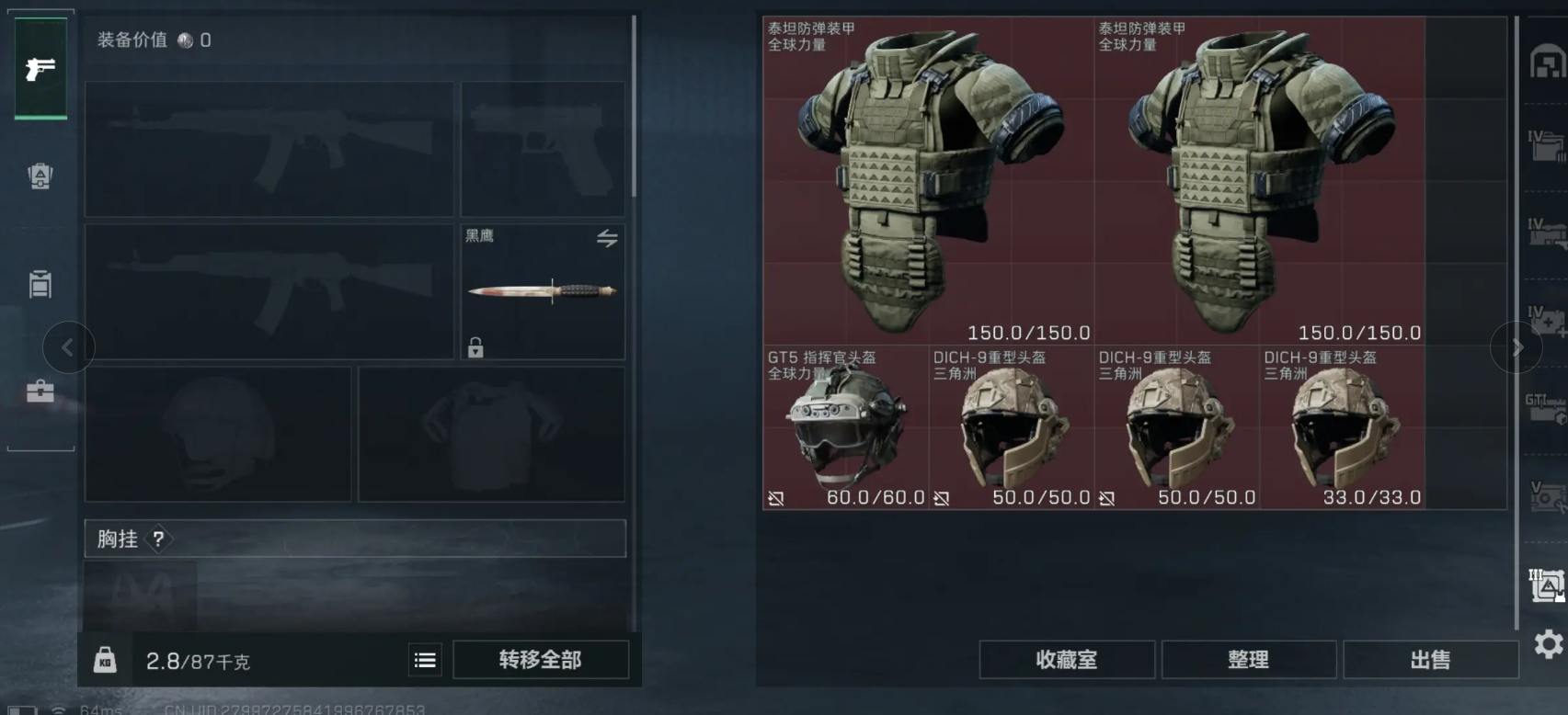Image resolution: width=1568 pixels, height=715 pixels.
Task: Open the 收藏室 collection room
Action: pos(1066,660)
